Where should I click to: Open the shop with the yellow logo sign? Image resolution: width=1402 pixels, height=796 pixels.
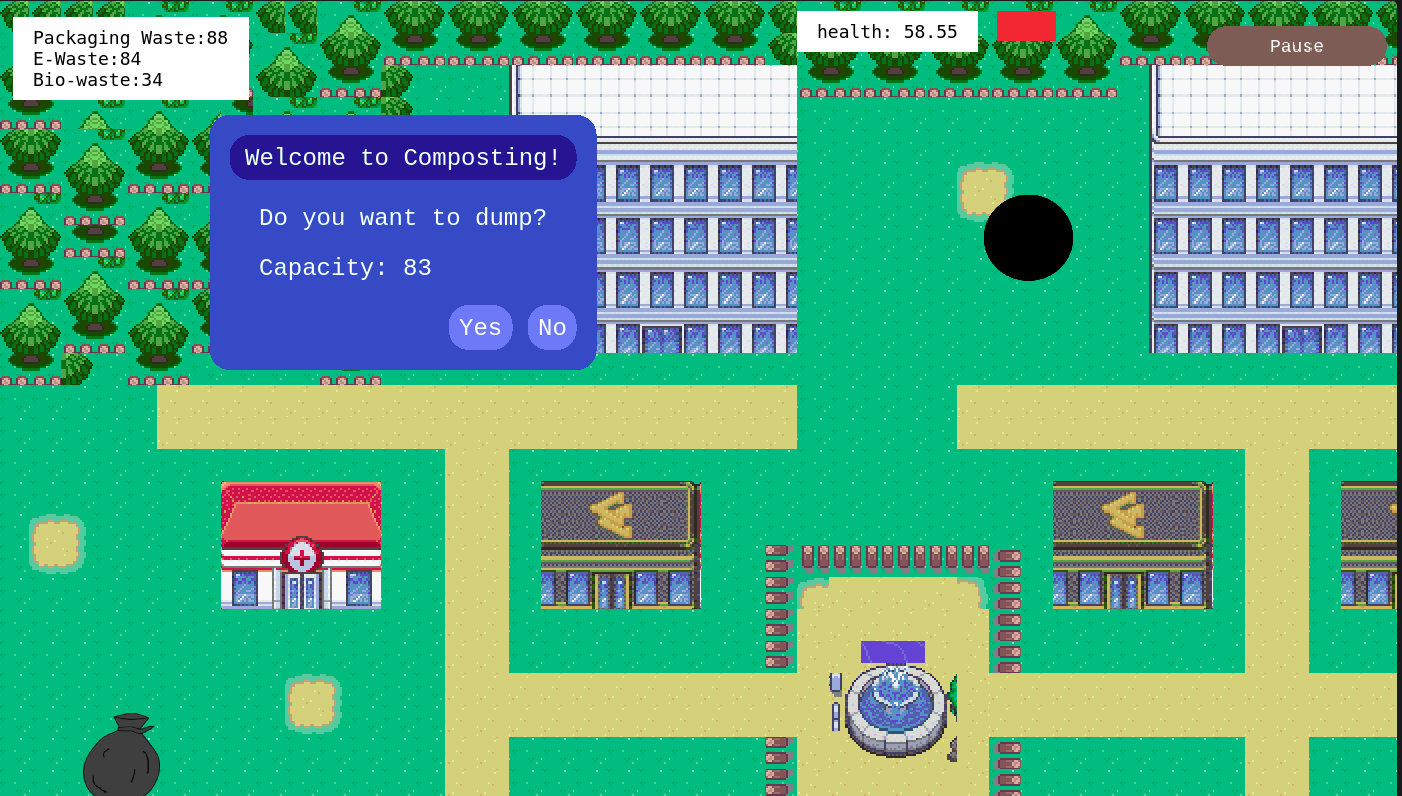[619, 545]
